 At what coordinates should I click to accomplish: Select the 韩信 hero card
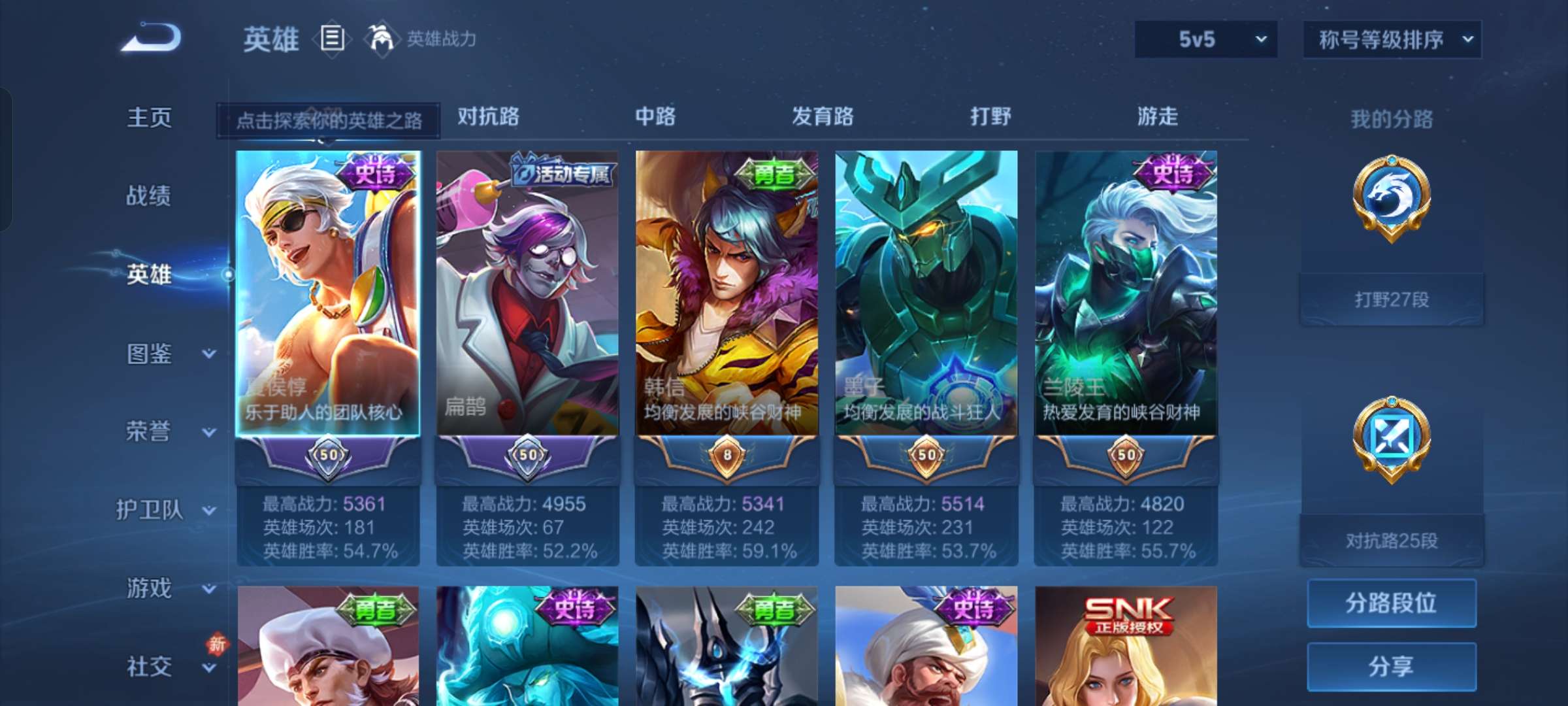pos(727,294)
